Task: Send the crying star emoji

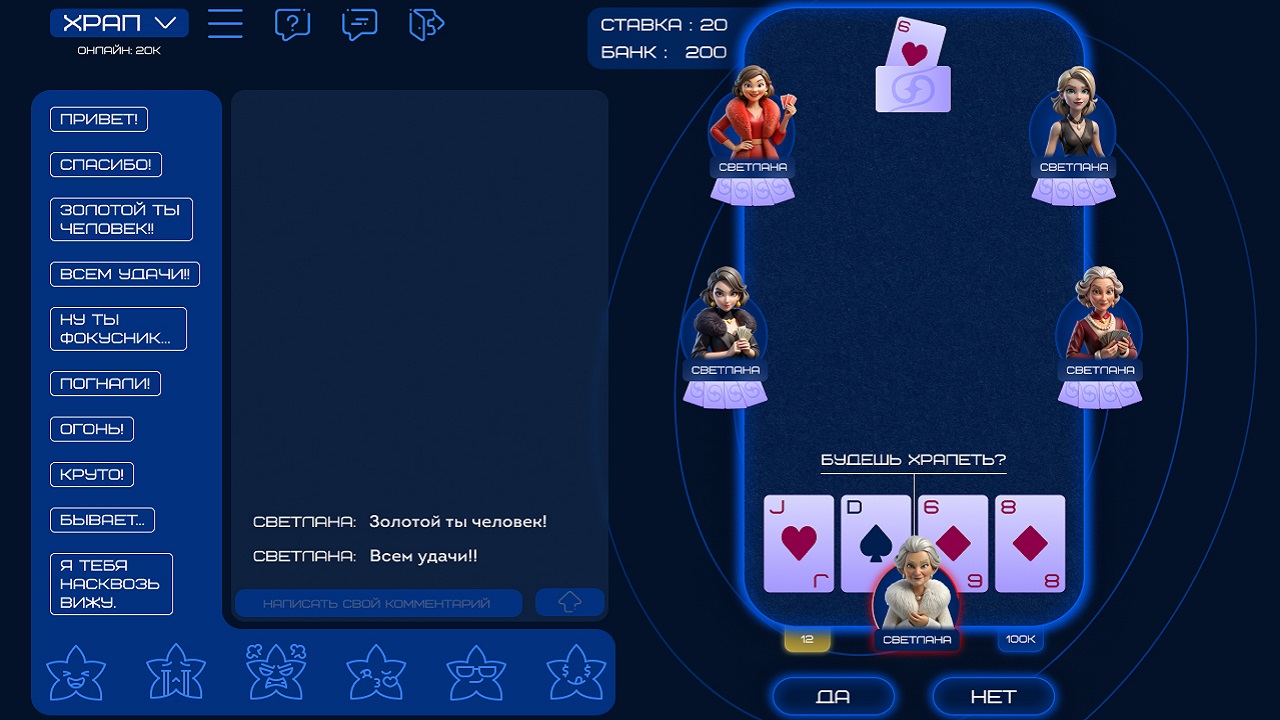Action: tap(175, 672)
